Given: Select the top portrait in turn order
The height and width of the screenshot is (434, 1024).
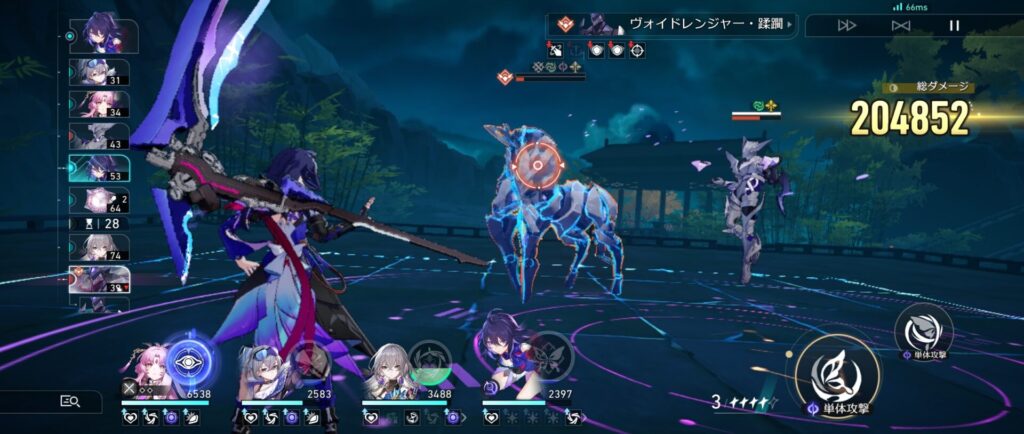Looking at the screenshot, I should pyautogui.click(x=104, y=35).
